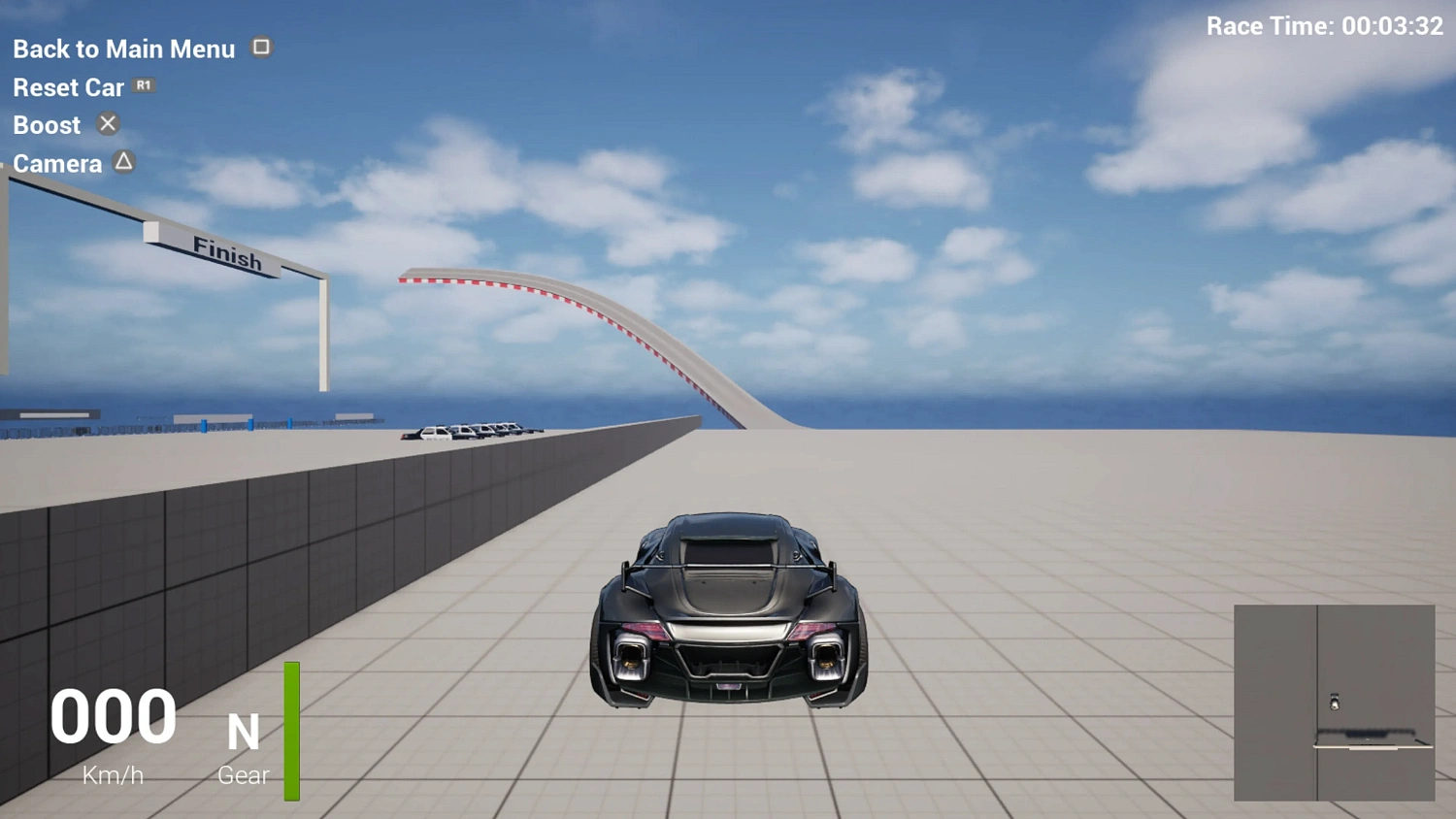Click the 000 speedometer readout
1456x819 pixels.
click(x=113, y=718)
